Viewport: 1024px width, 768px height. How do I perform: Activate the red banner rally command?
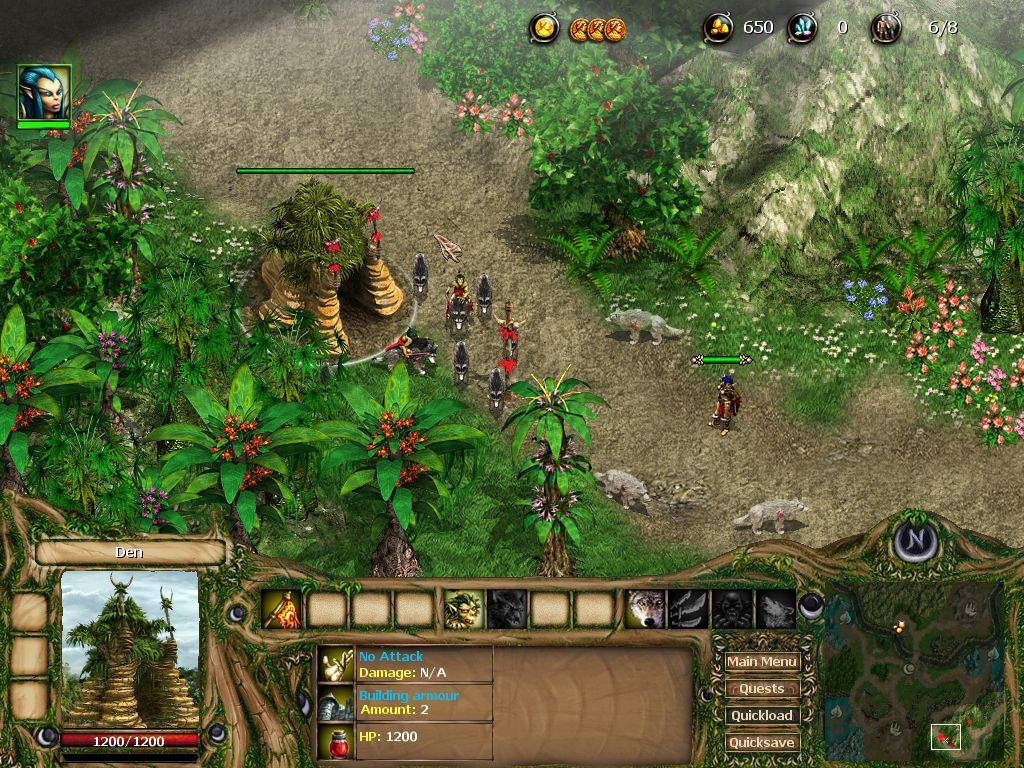coord(281,609)
